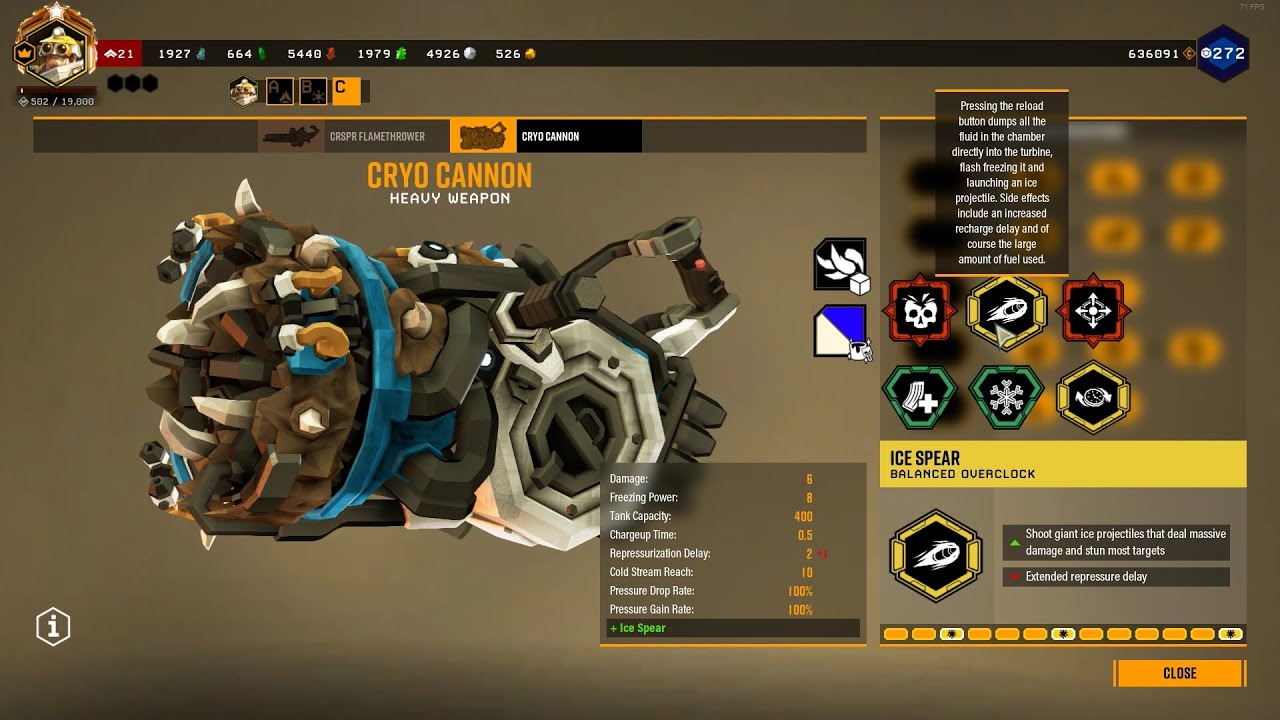Click the info icon
The width and height of the screenshot is (1280, 720).
pyautogui.click(x=53, y=627)
